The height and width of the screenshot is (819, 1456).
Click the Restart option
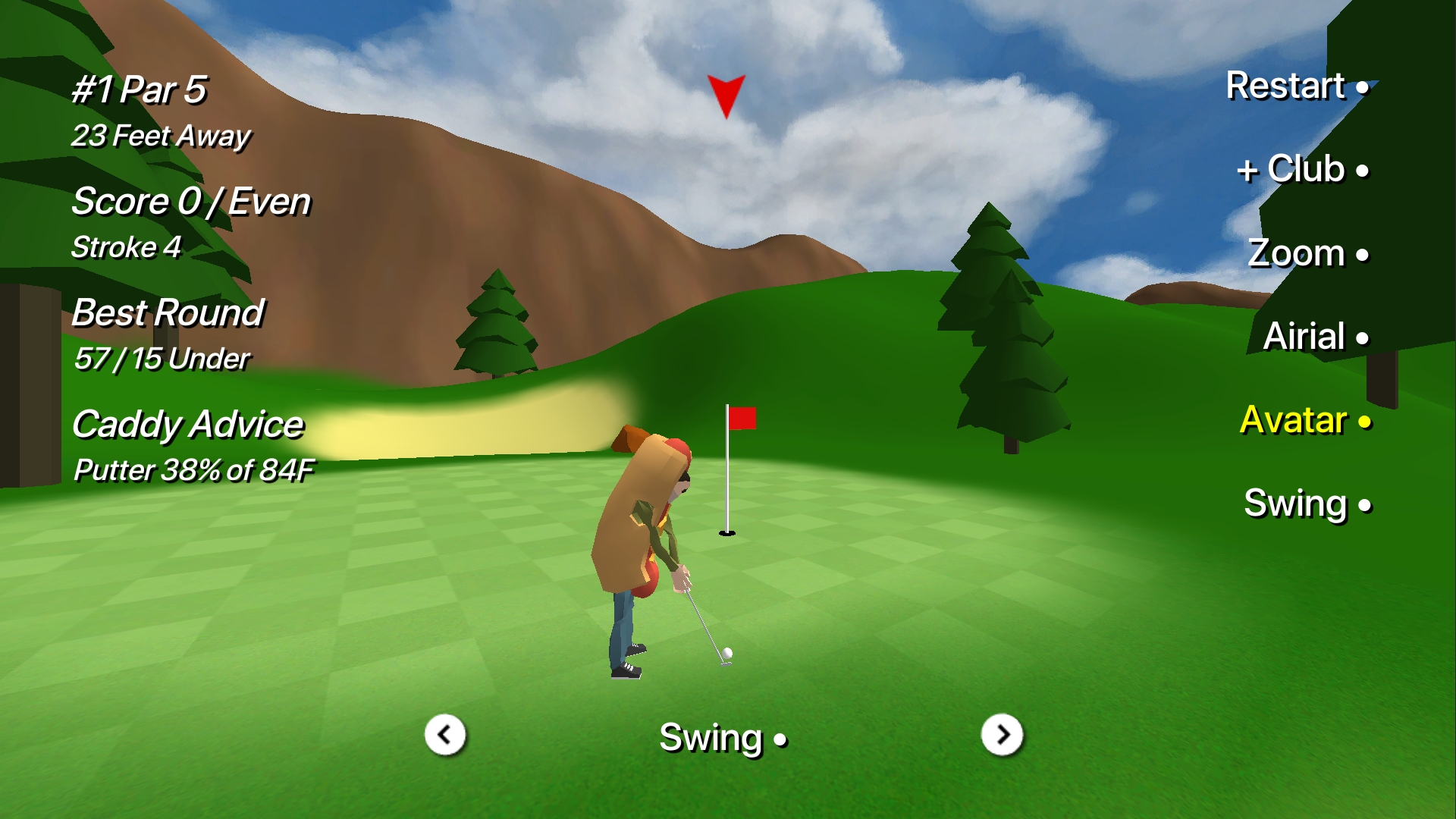[x=1289, y=86]
